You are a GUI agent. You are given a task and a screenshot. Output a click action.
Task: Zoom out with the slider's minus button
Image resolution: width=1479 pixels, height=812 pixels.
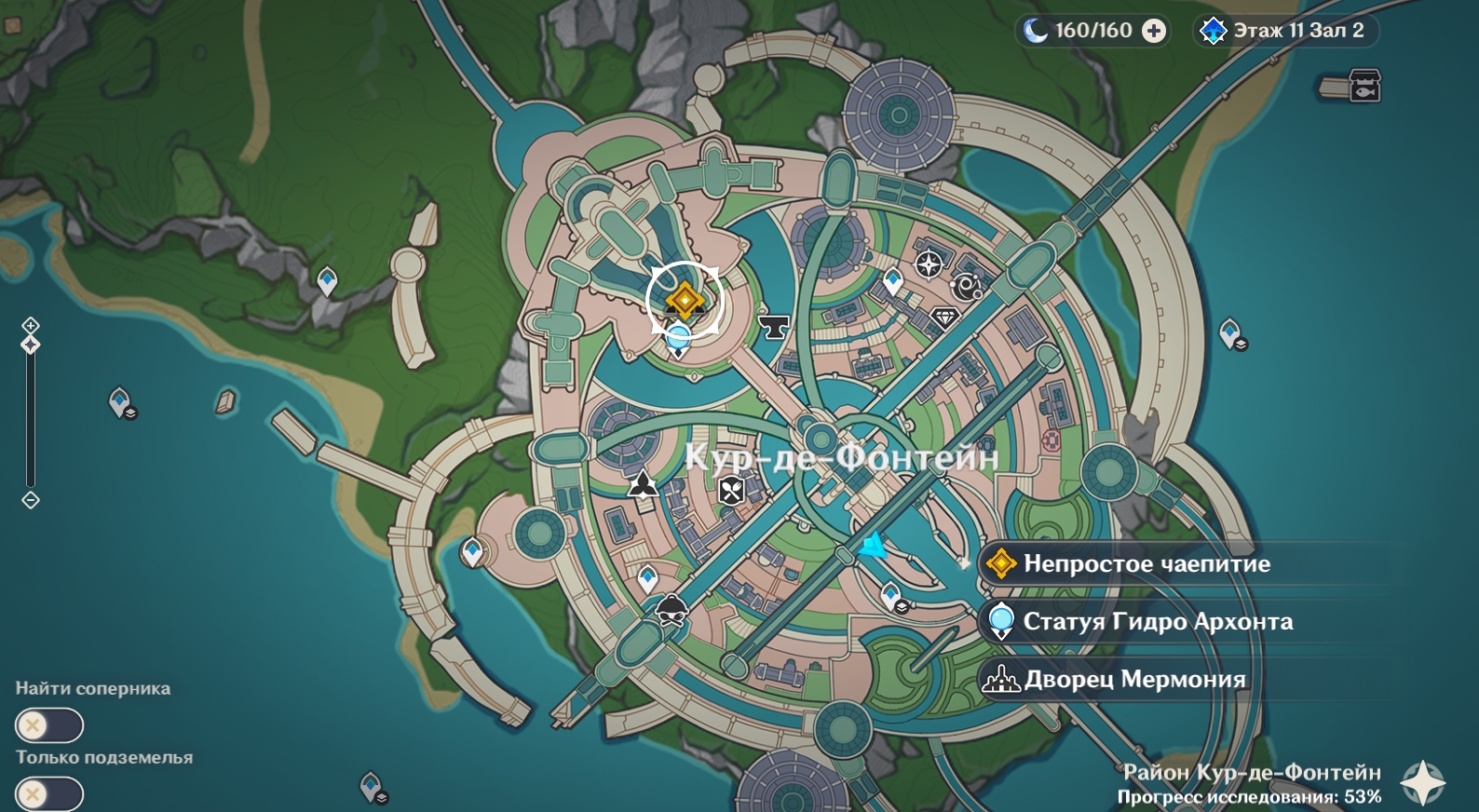(31, 500)
